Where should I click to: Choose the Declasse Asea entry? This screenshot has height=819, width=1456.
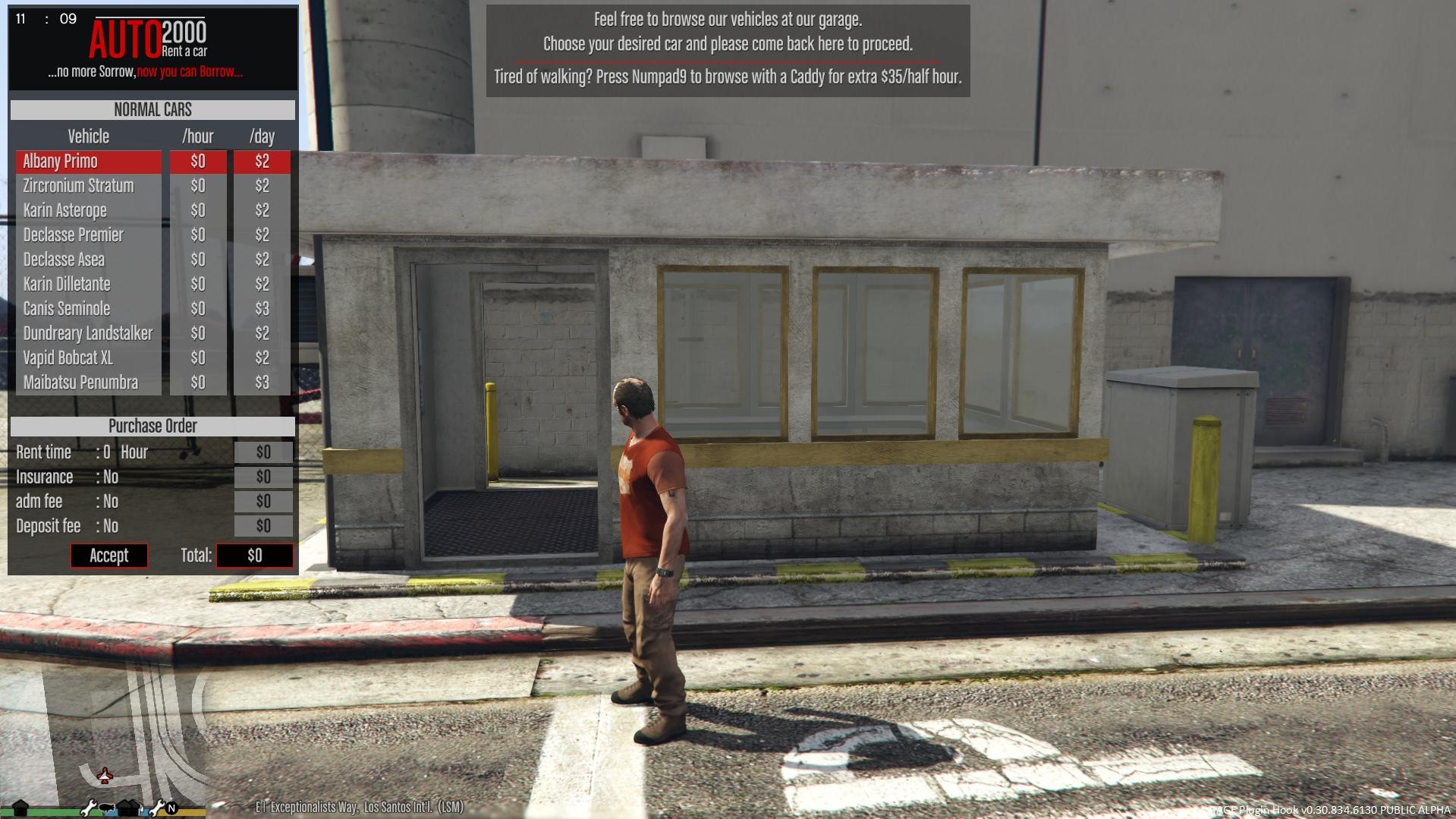88,260
